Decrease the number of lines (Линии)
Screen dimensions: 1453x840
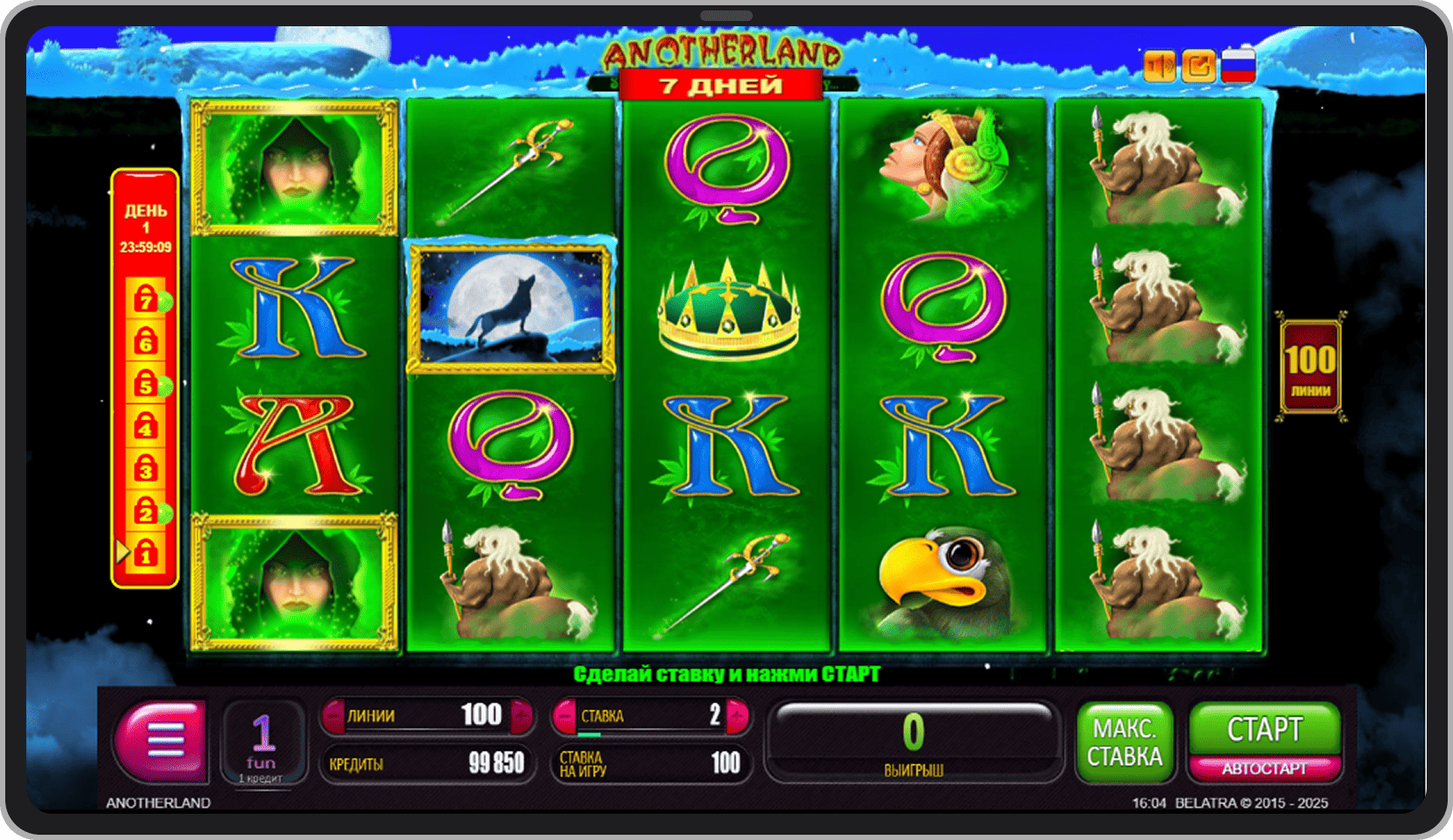point(333,716)
